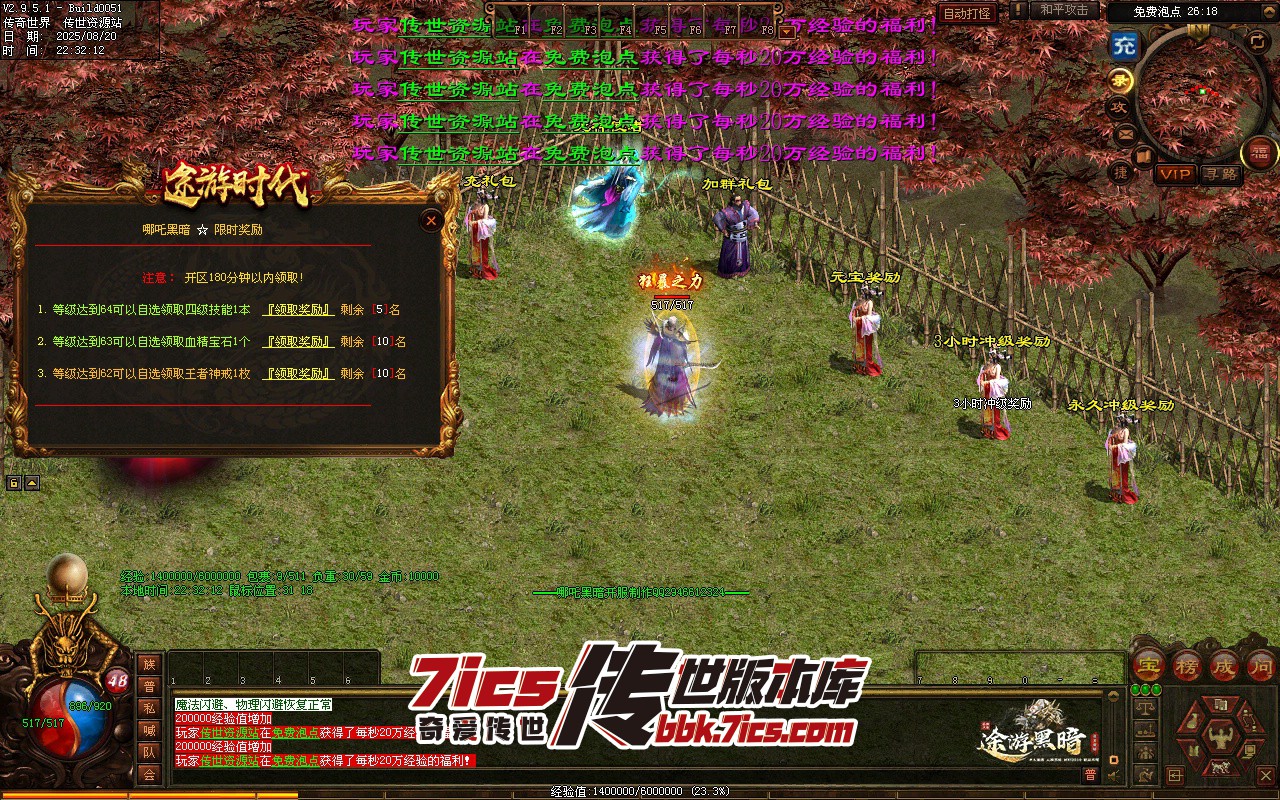Select the 喊 shout chat channel

click(x=149, y=730)
